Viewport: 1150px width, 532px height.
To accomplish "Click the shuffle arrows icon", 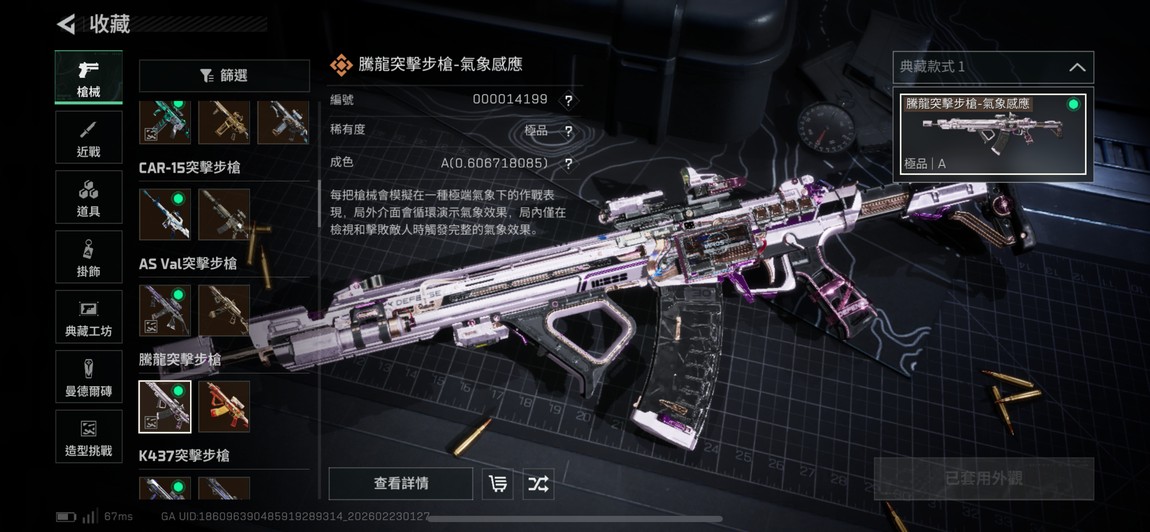I will (538, 484).
